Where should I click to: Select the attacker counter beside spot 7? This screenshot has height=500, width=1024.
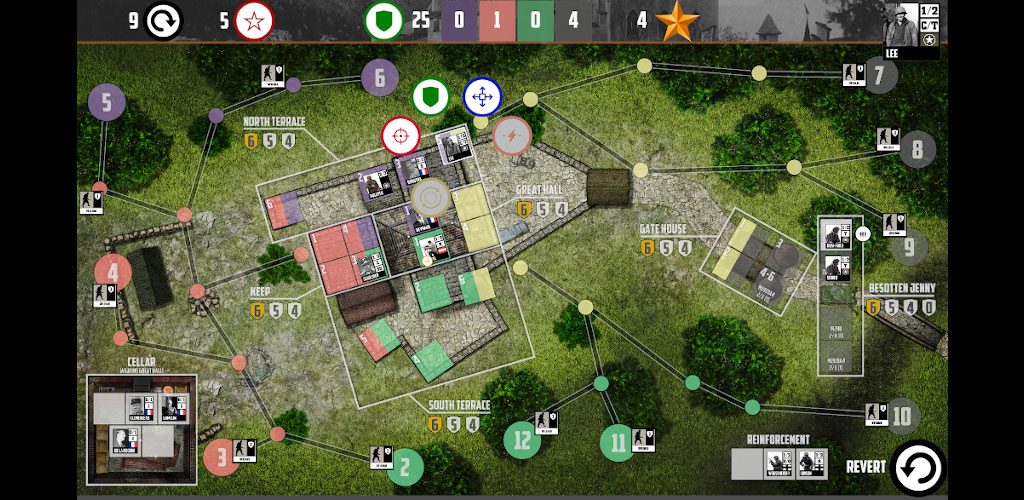click(853, 75)
